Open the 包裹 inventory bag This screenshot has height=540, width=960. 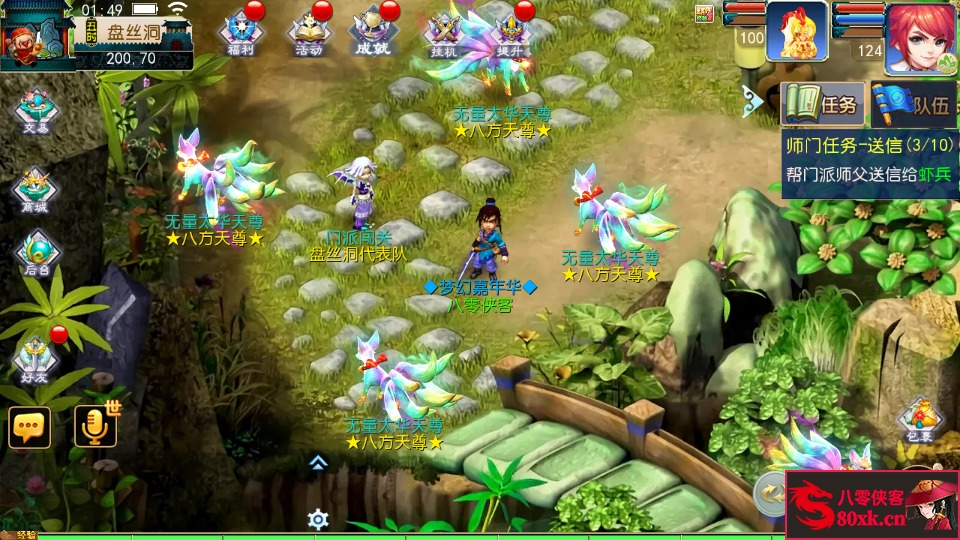920,420
